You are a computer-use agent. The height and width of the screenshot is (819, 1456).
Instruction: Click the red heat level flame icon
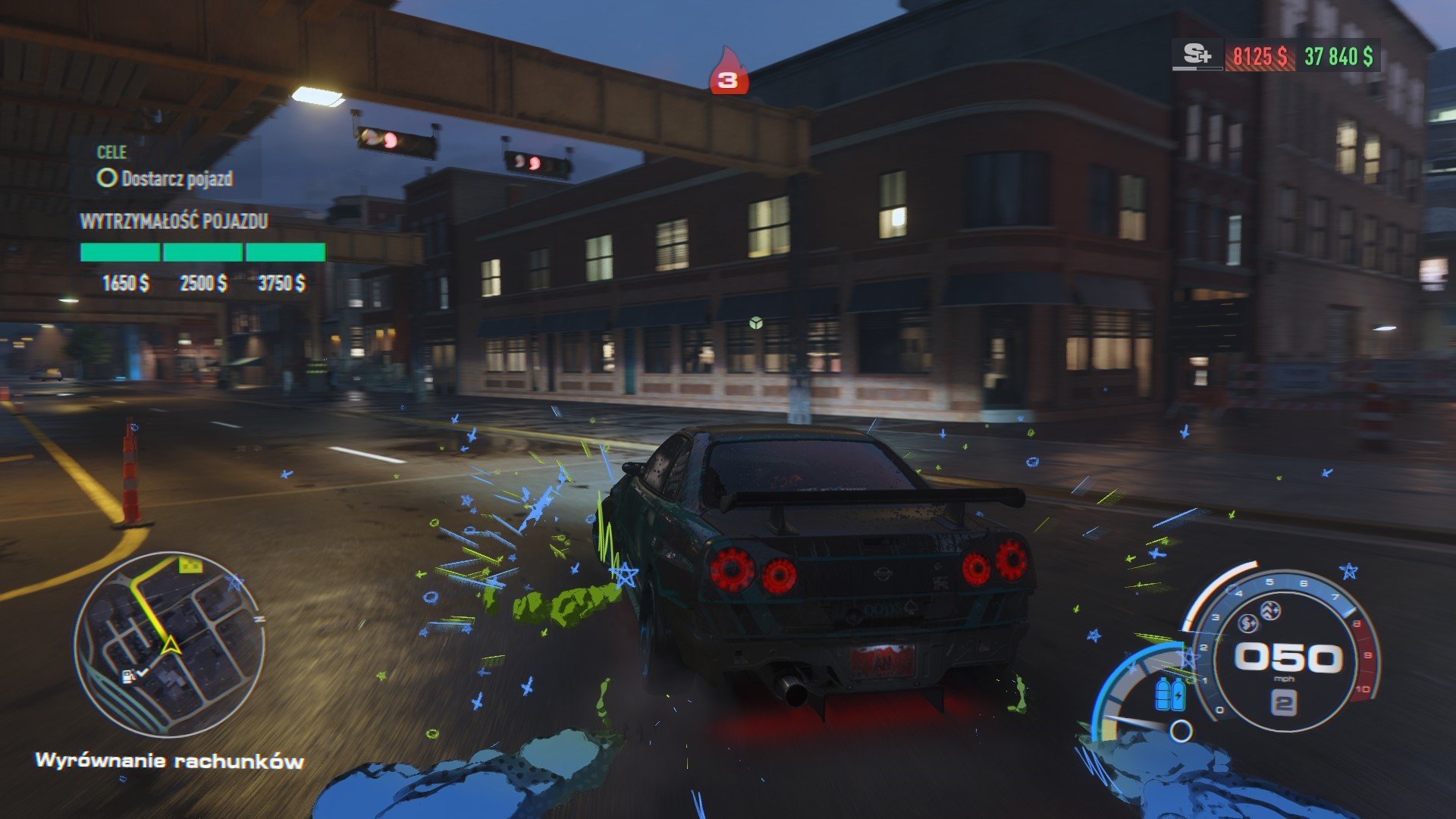pyautogui.click(x=728, y=74)
